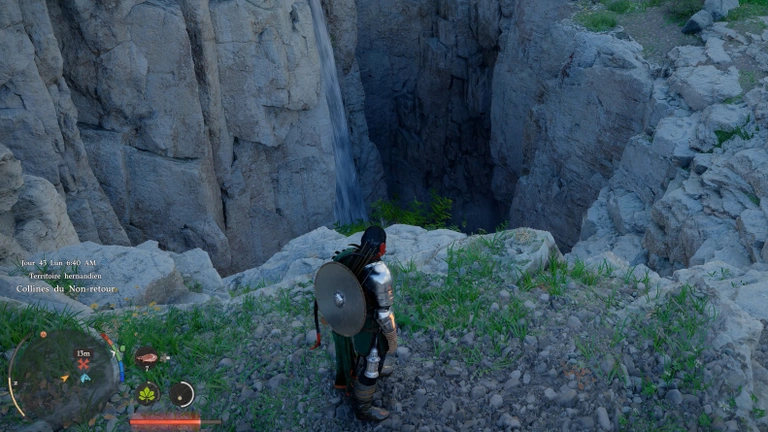
Task: Click the blue camp marker on minimap
Action: 85,378
